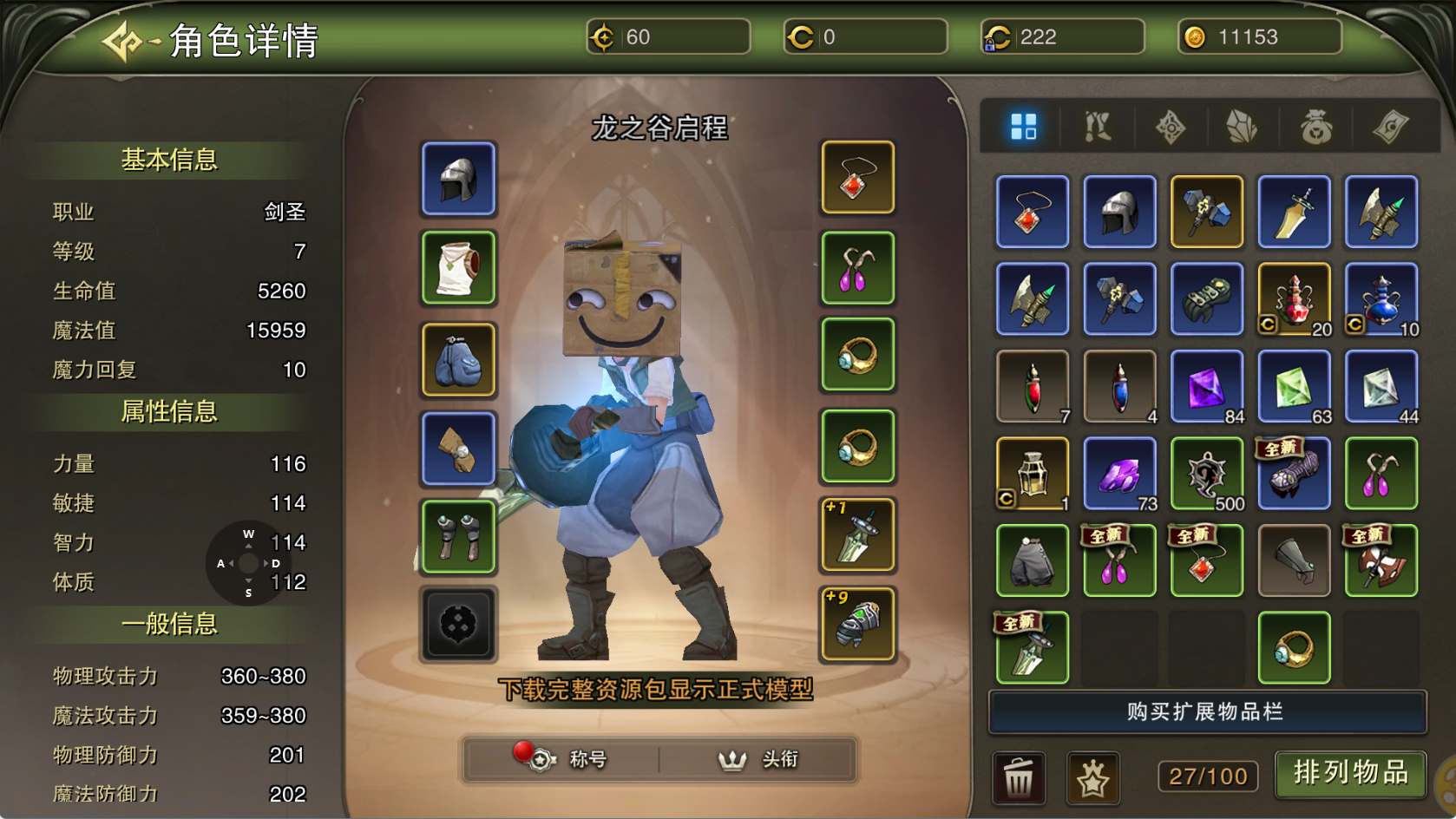This screenshot has height=819, width=1456.
Task: Switch to the crystal gems inventory tab
Action: point(1242,127)
